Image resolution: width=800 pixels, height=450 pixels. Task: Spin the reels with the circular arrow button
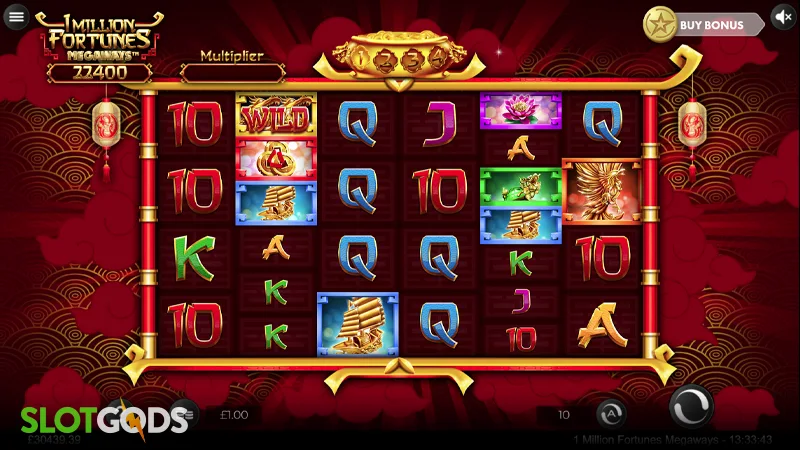[x=689, y=410]
